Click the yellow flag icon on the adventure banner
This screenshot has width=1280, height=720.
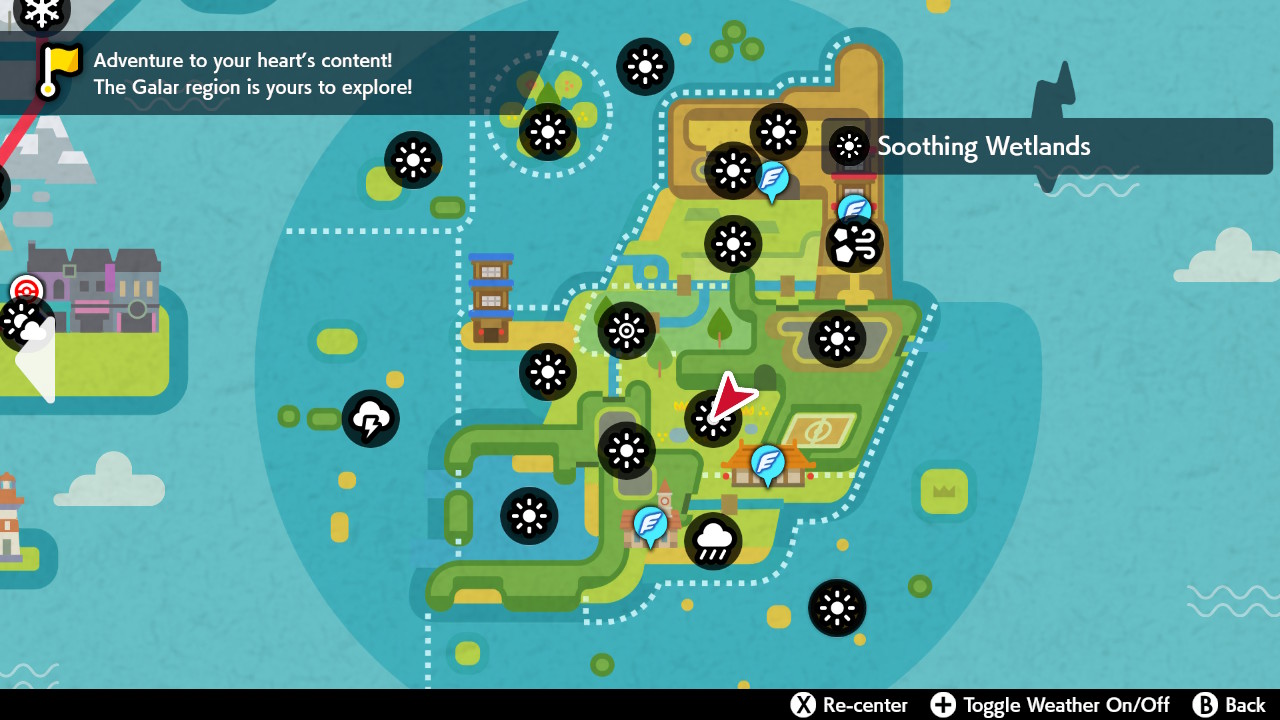tap(60, 67)
